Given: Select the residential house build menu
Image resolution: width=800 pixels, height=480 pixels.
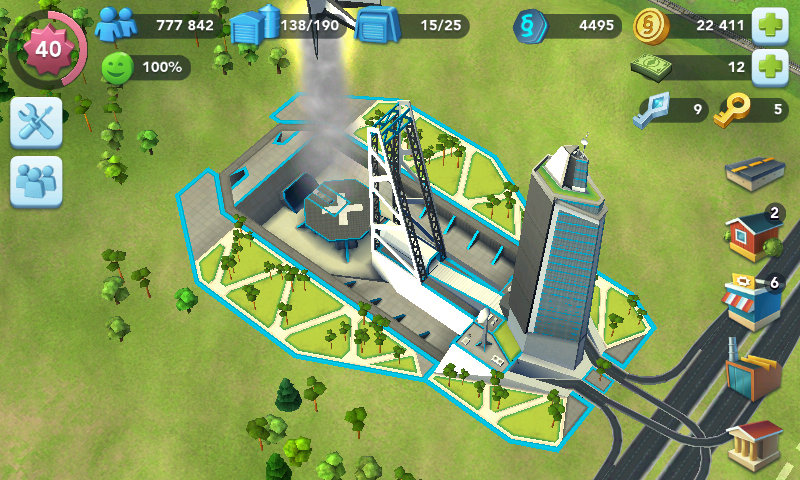Looking at the screenshot, I should point(755,235).
